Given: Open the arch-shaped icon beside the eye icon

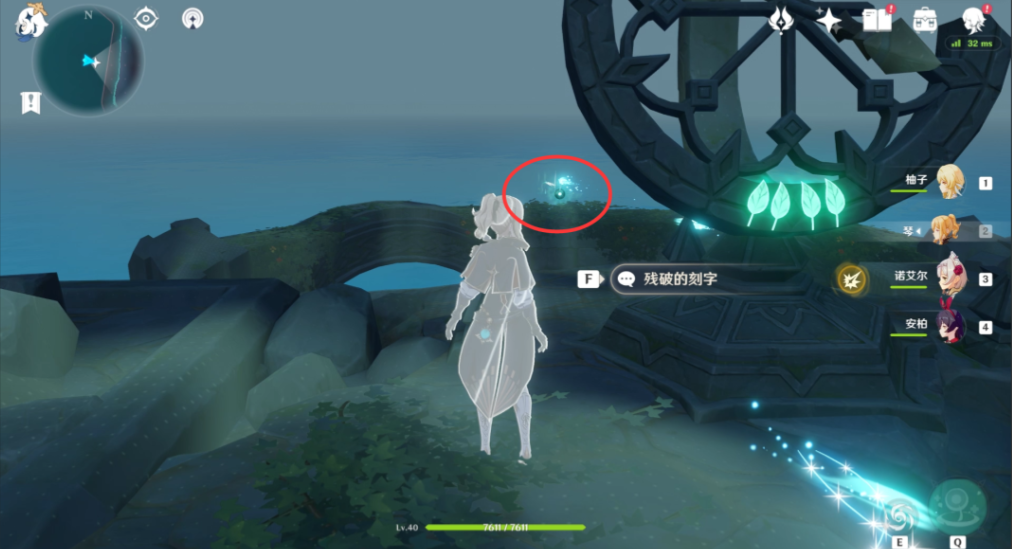Looking at the screenshot, I should (x=193, y=18).
